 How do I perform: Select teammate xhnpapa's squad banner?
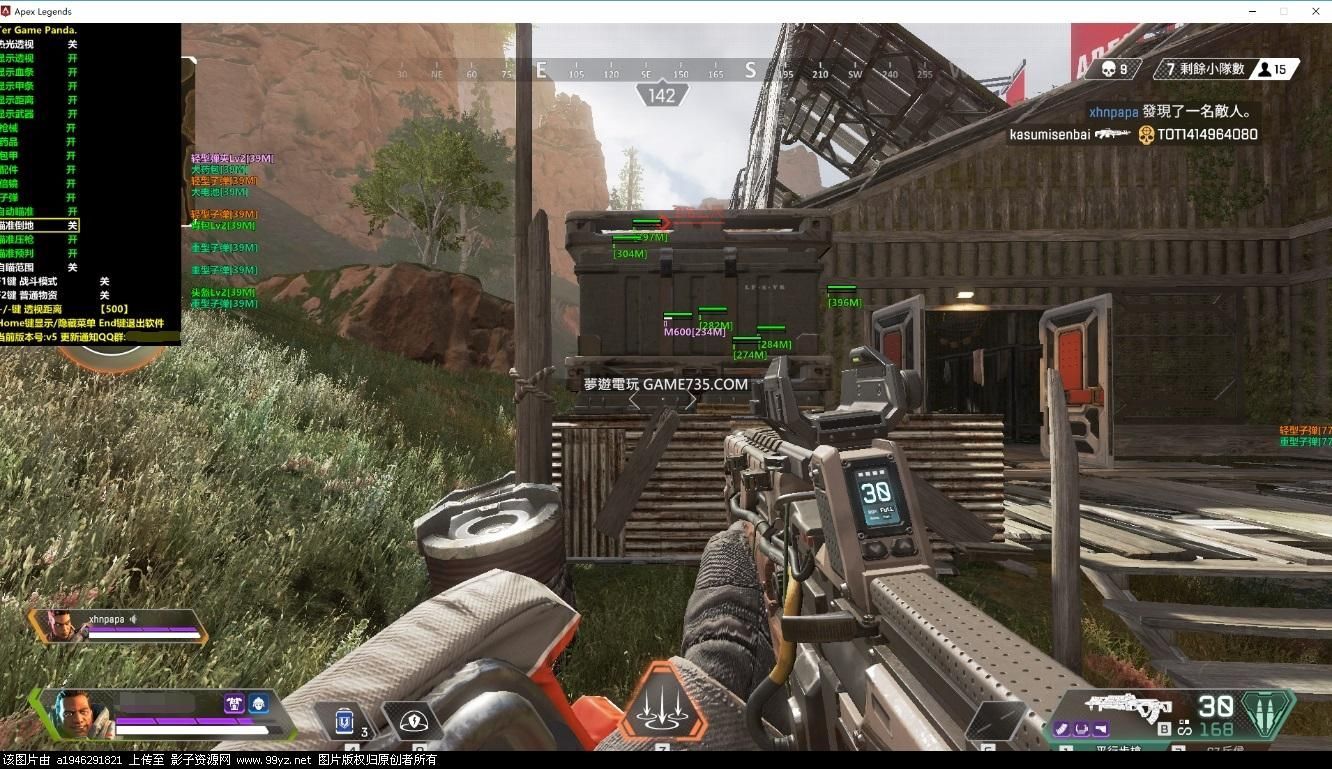tap(118, 625)
